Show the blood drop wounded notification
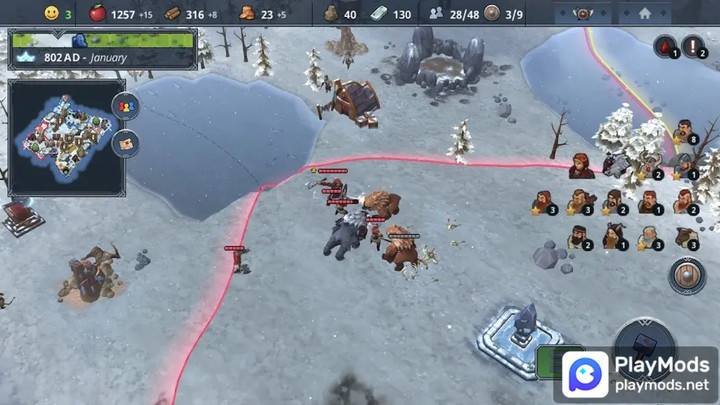This screenshot has width=720, height=405. [x=665, y=46]
